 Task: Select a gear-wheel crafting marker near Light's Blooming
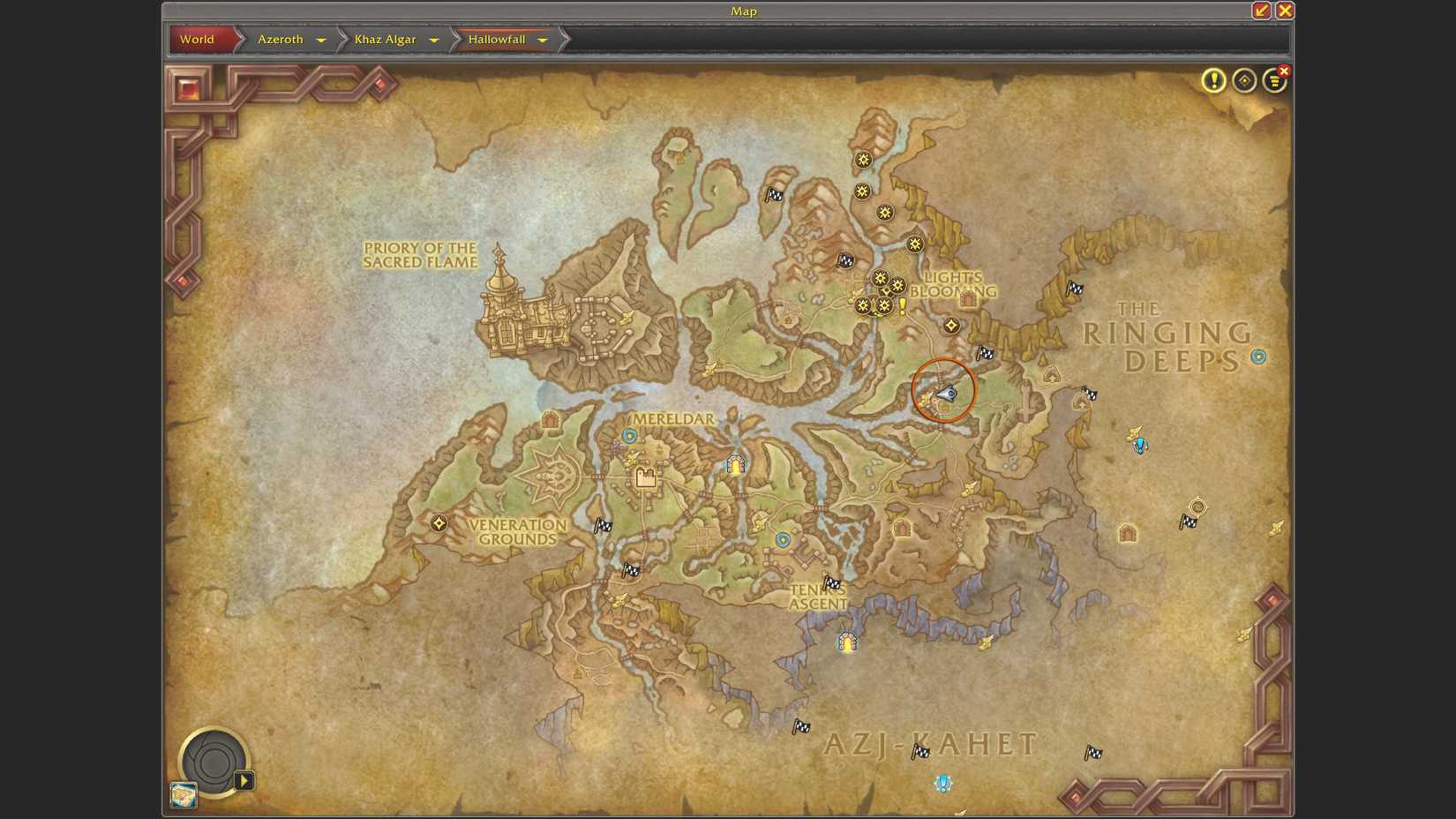pos(880,277)
